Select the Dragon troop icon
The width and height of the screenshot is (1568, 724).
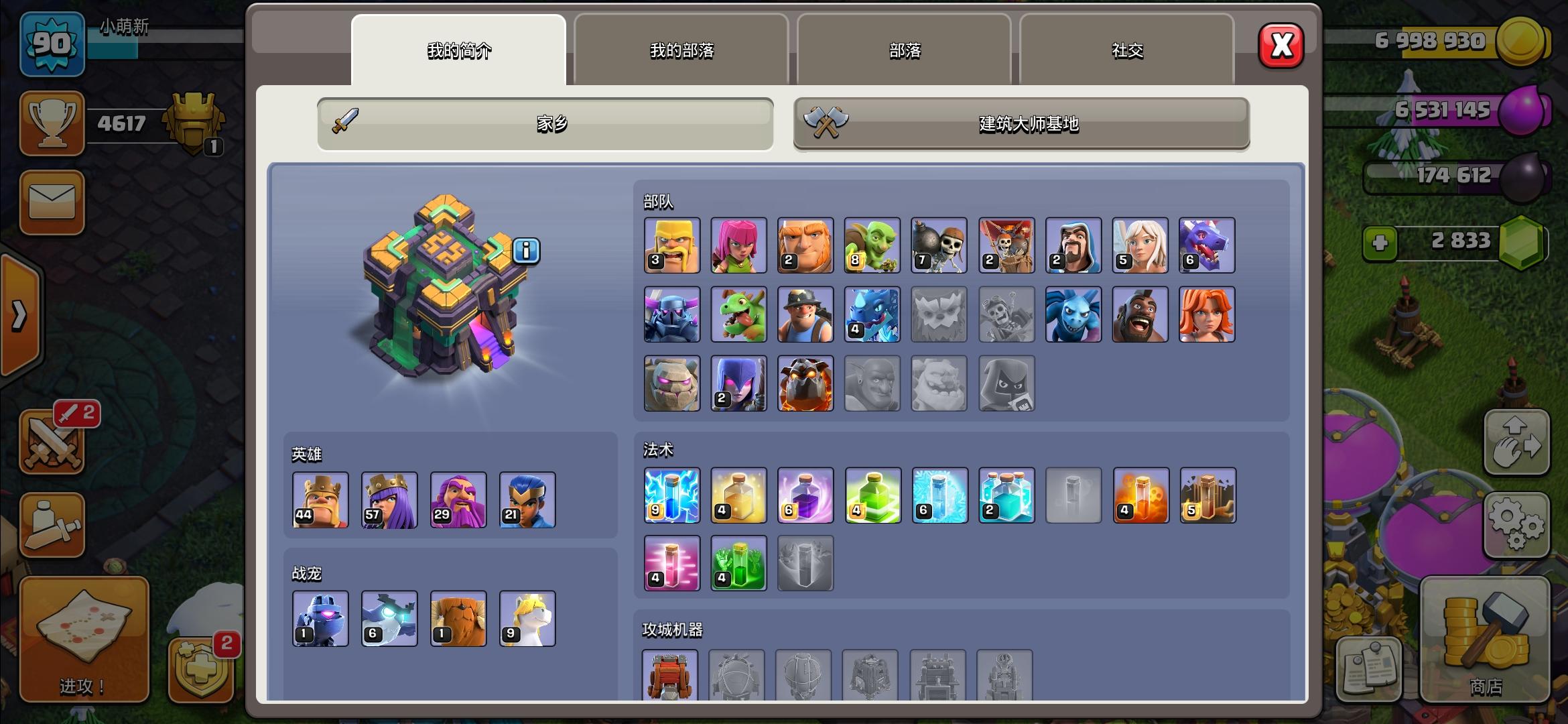click(1207, 245)
